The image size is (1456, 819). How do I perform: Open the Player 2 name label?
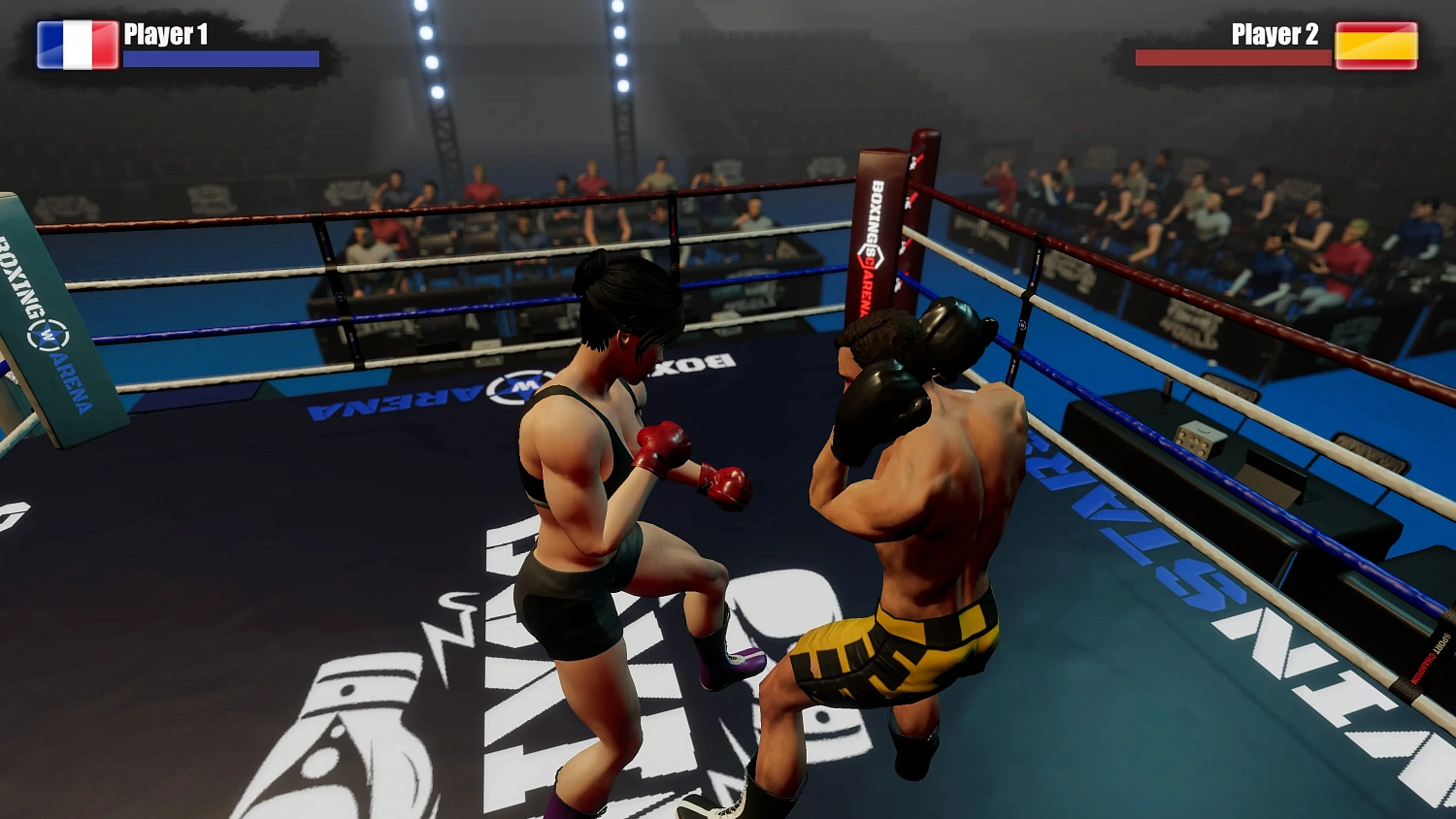[x=1274, y=35]
